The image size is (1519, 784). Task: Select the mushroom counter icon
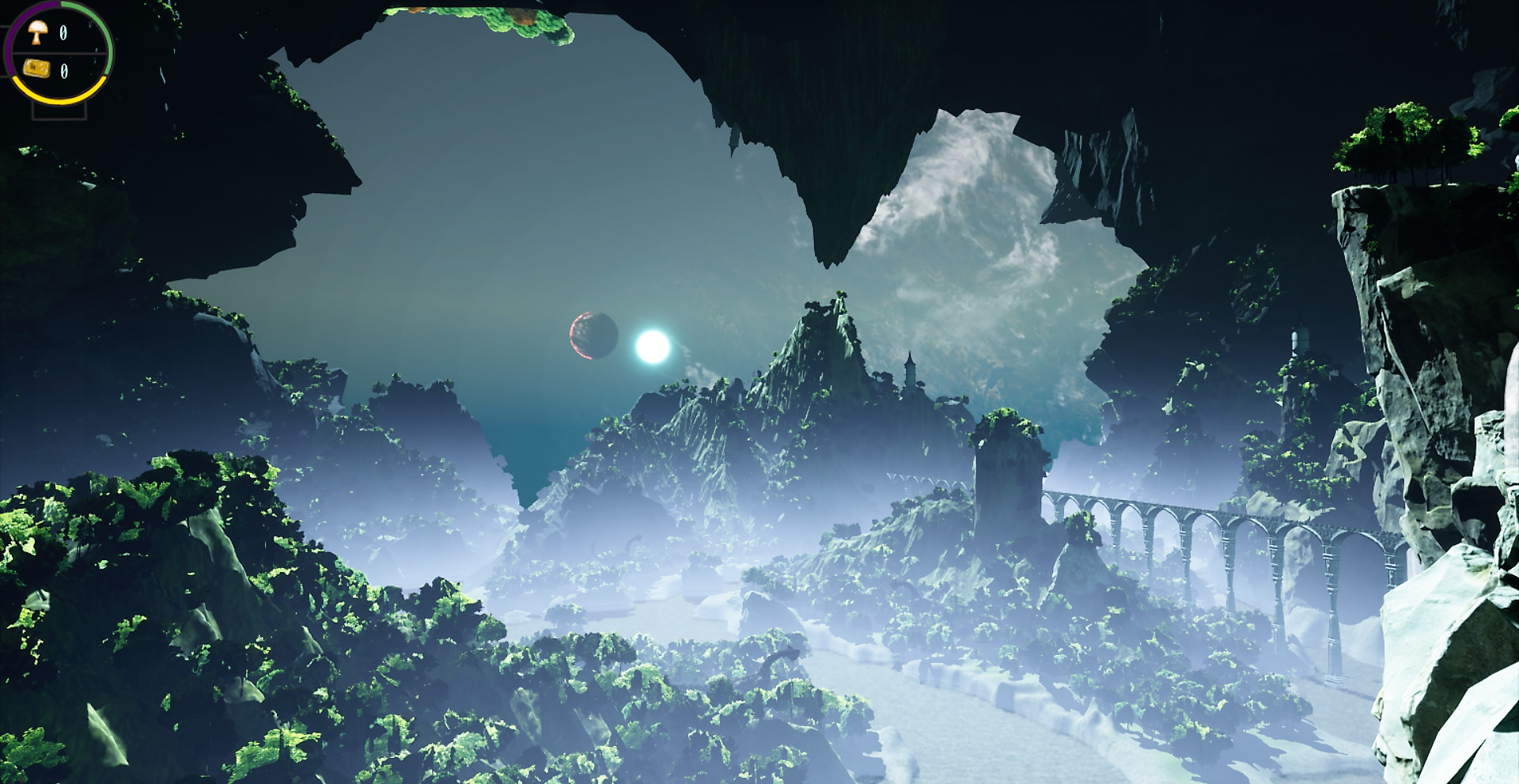pyautogui.click(x=36, y=32)
